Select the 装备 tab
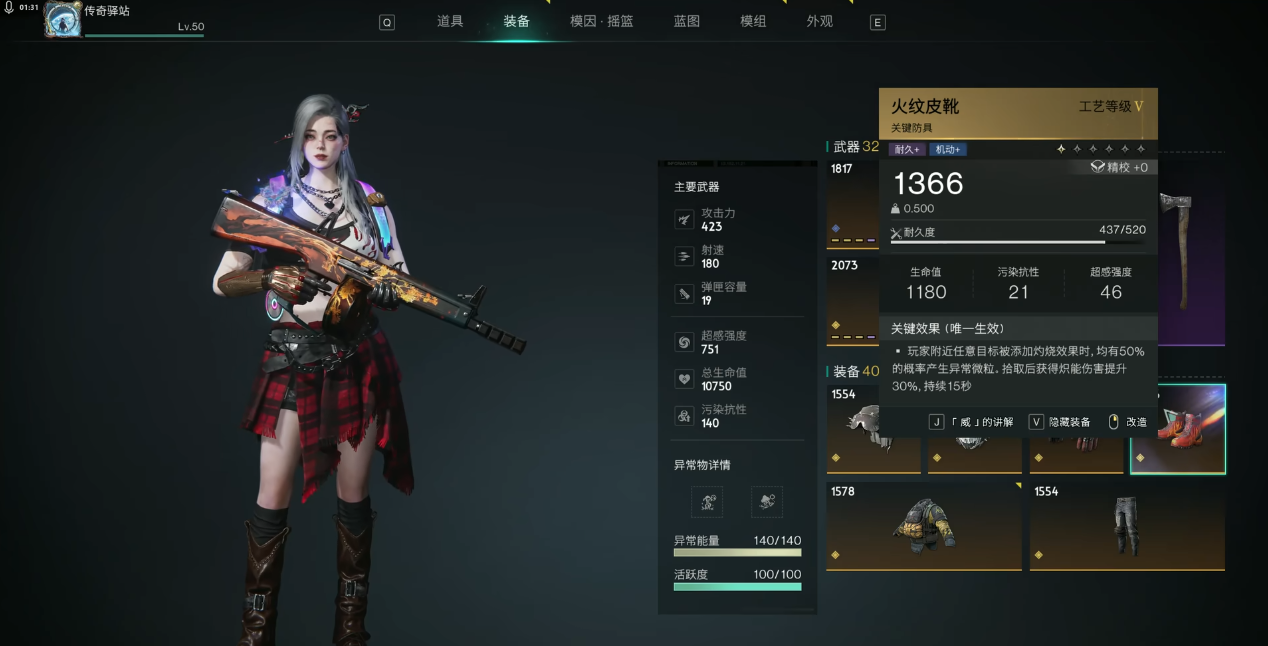The image size is (1268, 646). click(517, 21)
